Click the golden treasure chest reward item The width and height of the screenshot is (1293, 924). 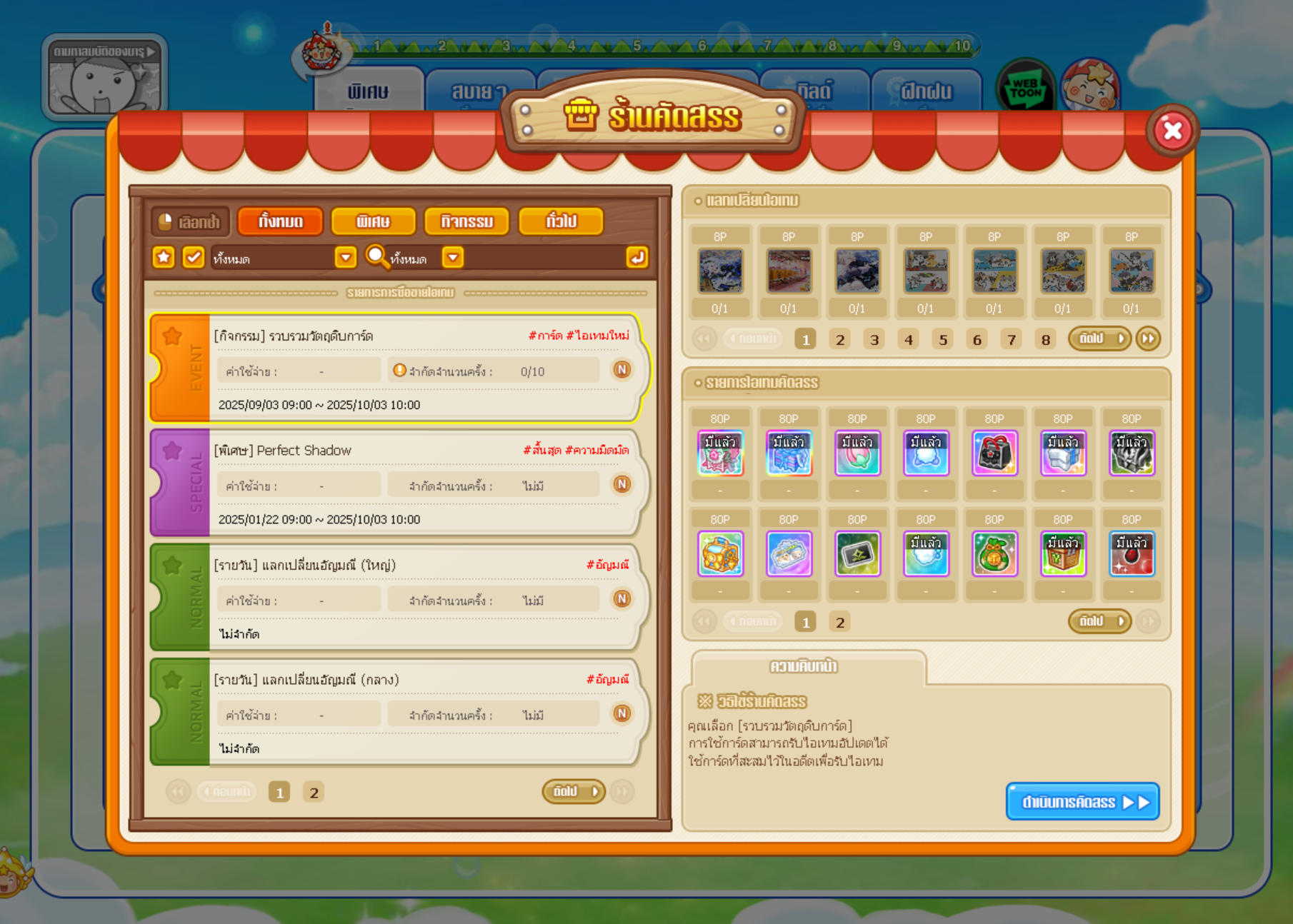[x=720, y=553]
